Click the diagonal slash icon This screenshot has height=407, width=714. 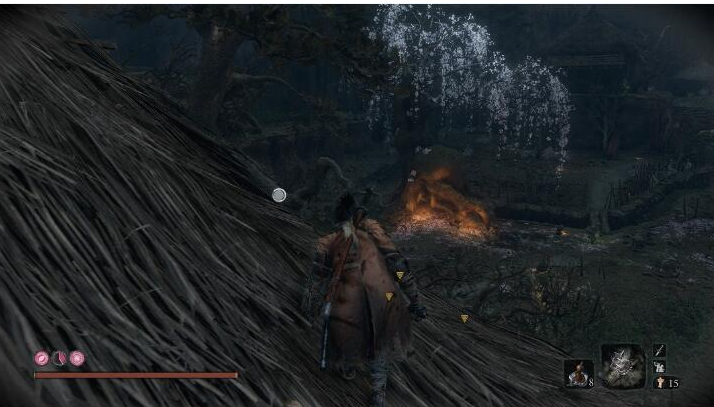(659, 350)
